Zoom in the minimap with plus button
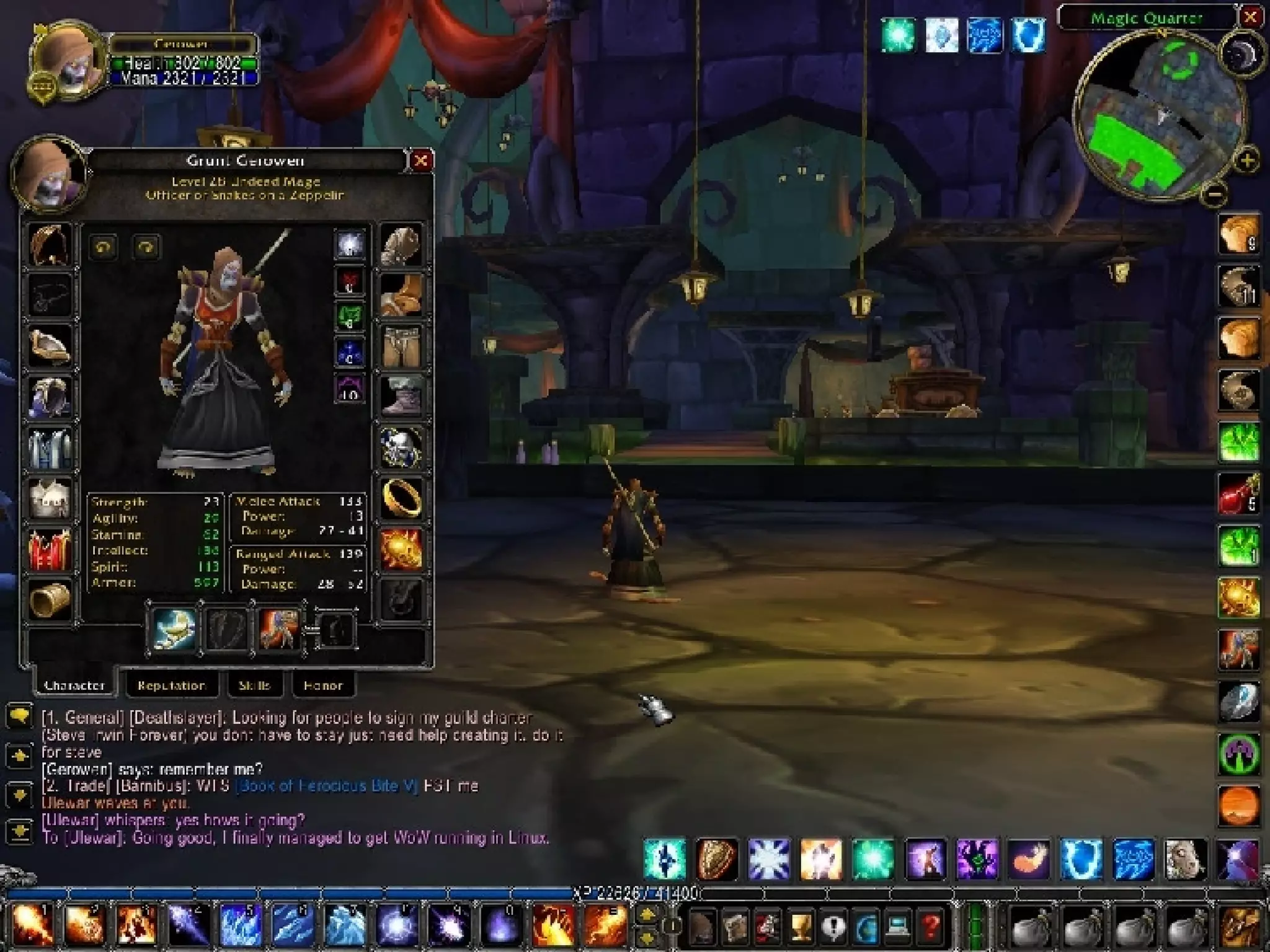Viewport: 1270px width, 952px height. pos(1246,161)
